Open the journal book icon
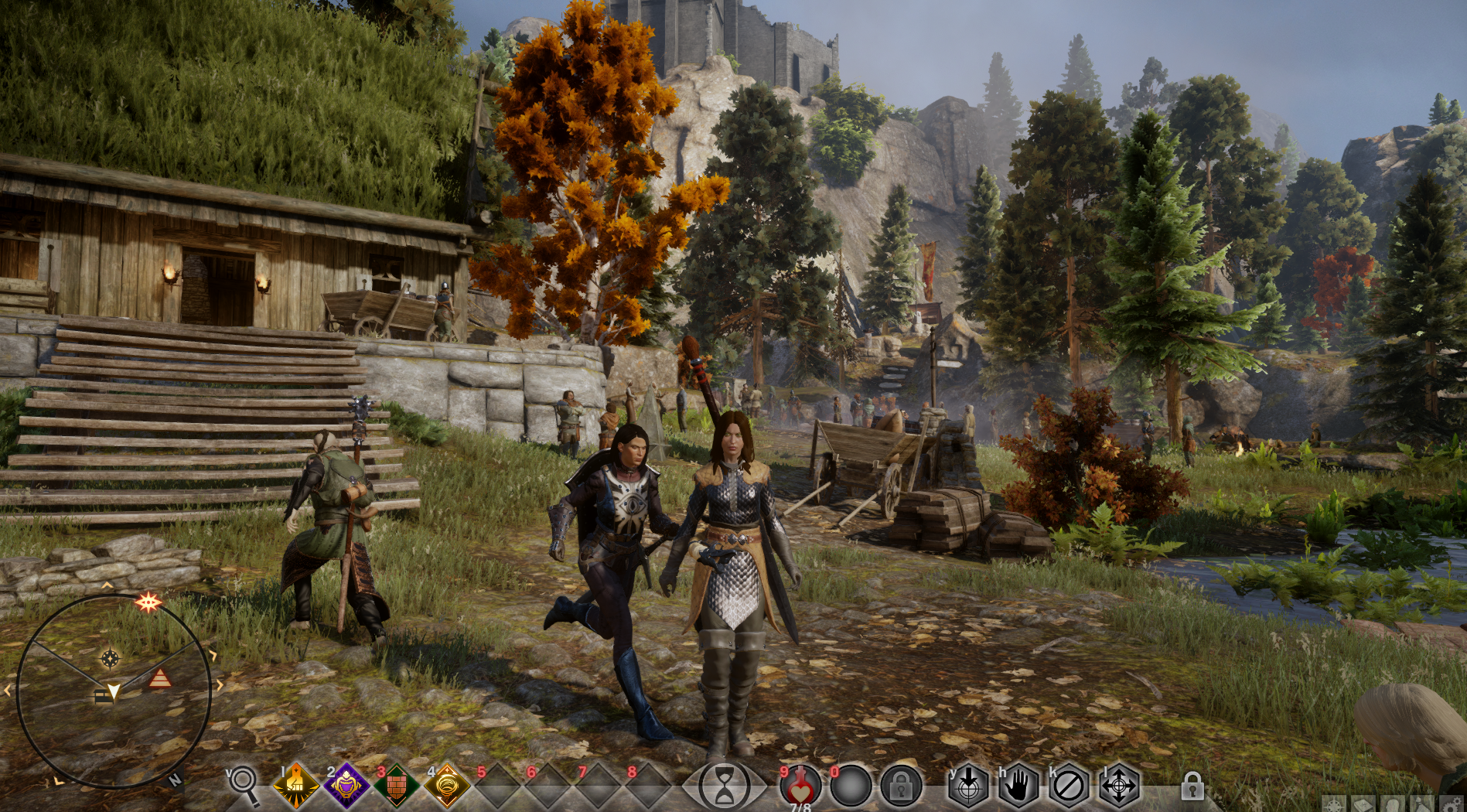Image resolution: width=1467 pixels, height=812 pixels. click(x=1363, y=805)
